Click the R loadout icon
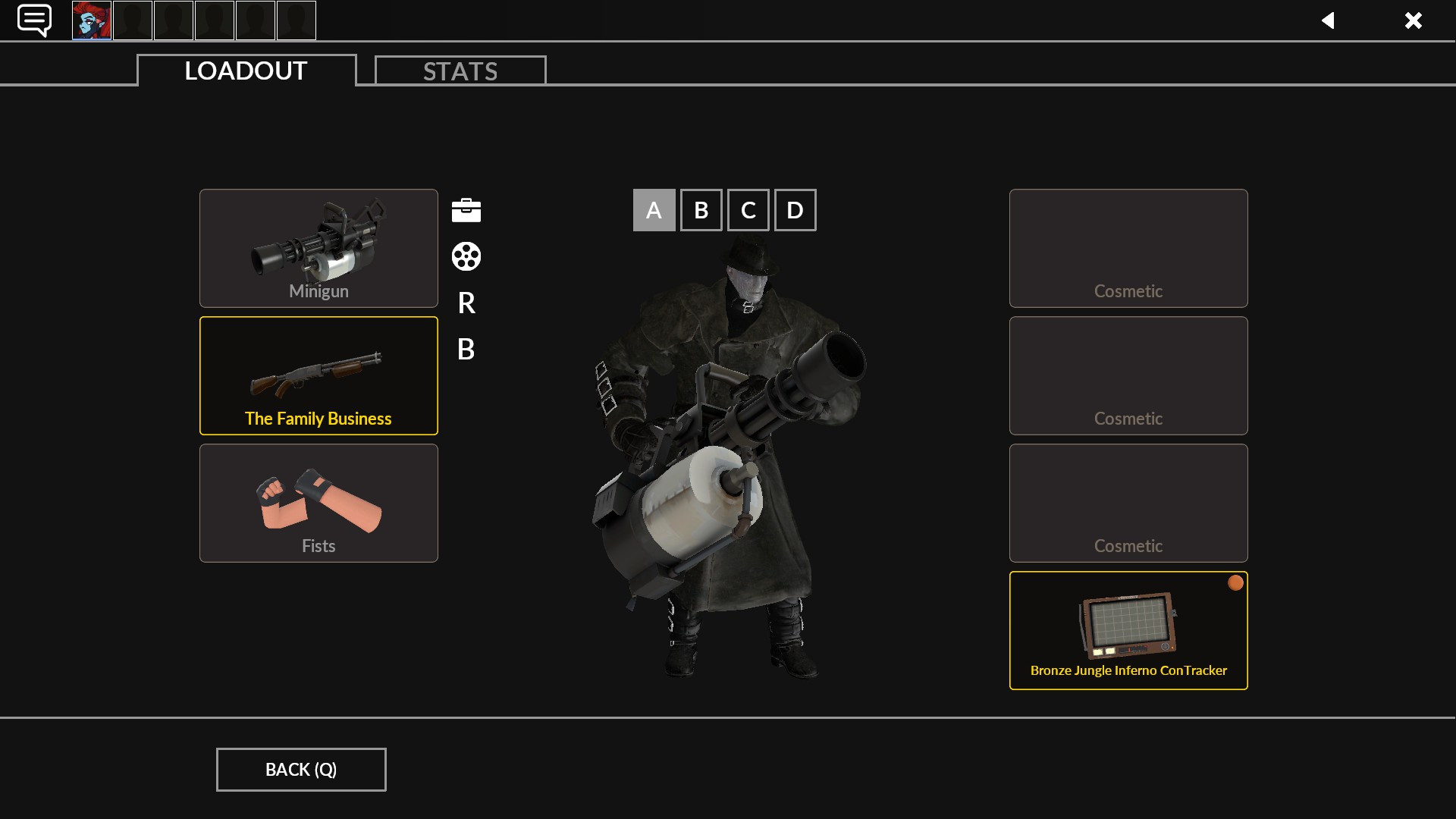Image resolution: width=1456 pixels, height=819 pixels. [x=465, y=303]
